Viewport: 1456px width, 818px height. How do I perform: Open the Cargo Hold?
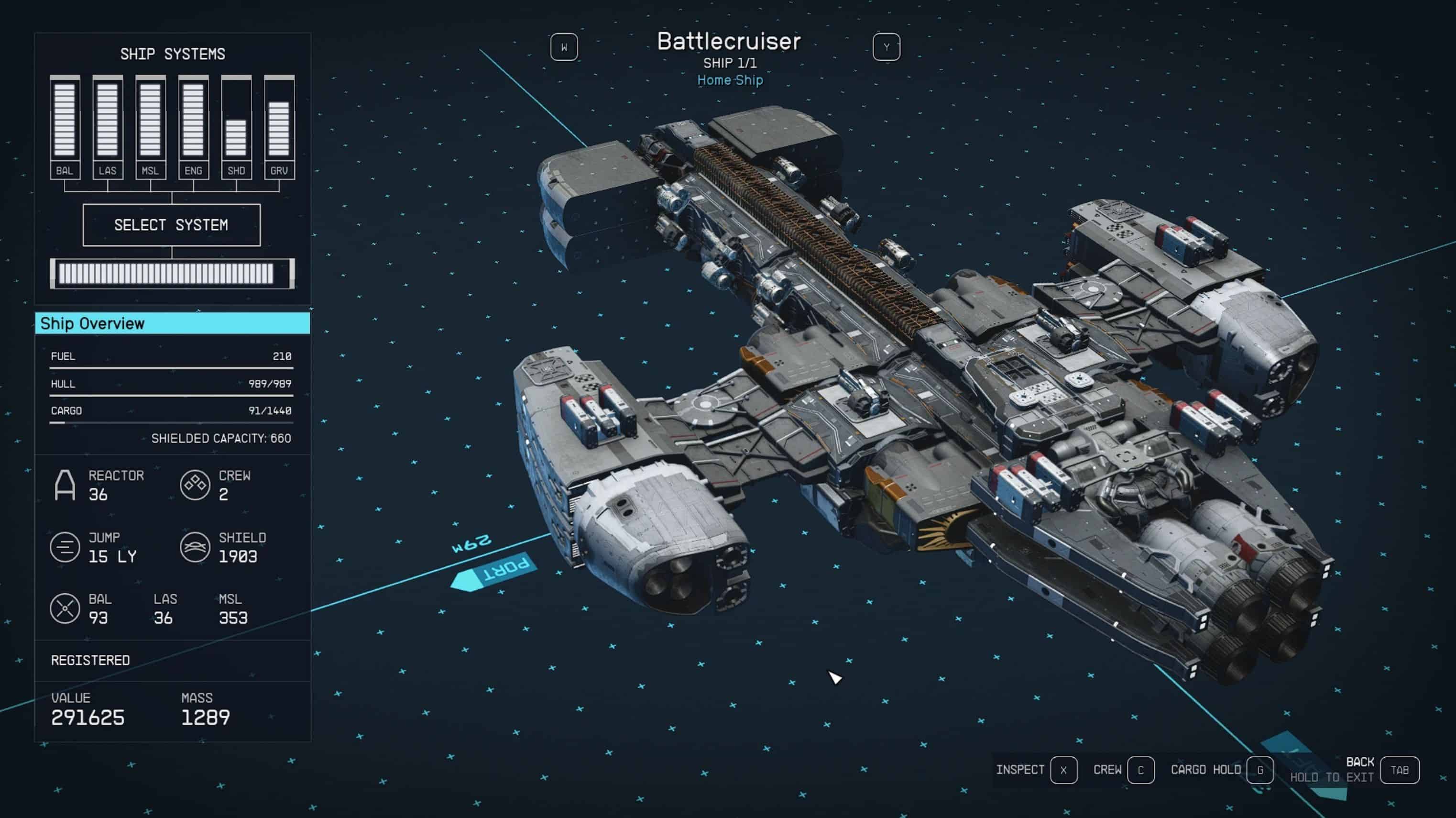click(1259, 770)
